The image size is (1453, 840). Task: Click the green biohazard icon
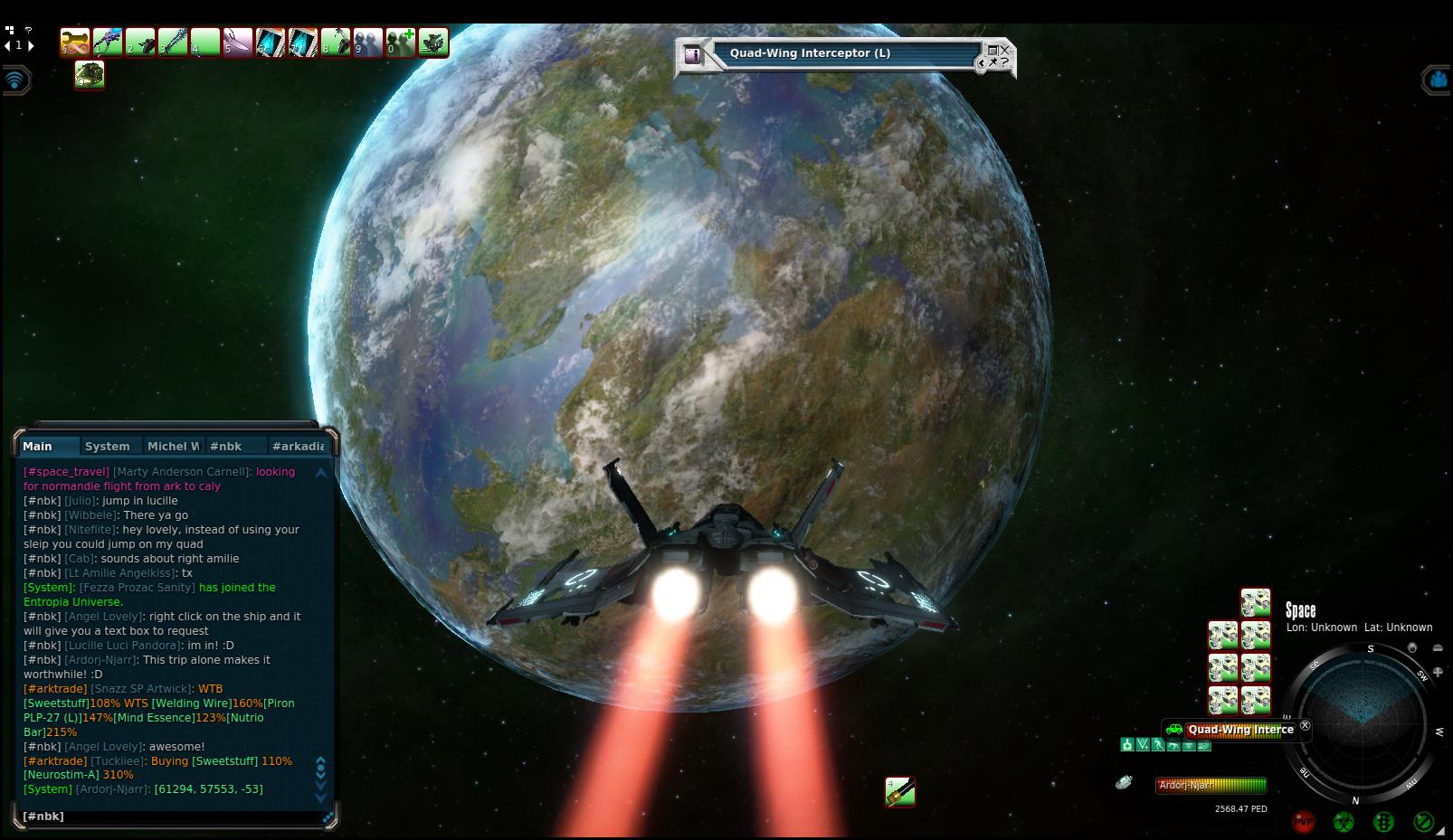[x=1344, y=821]
